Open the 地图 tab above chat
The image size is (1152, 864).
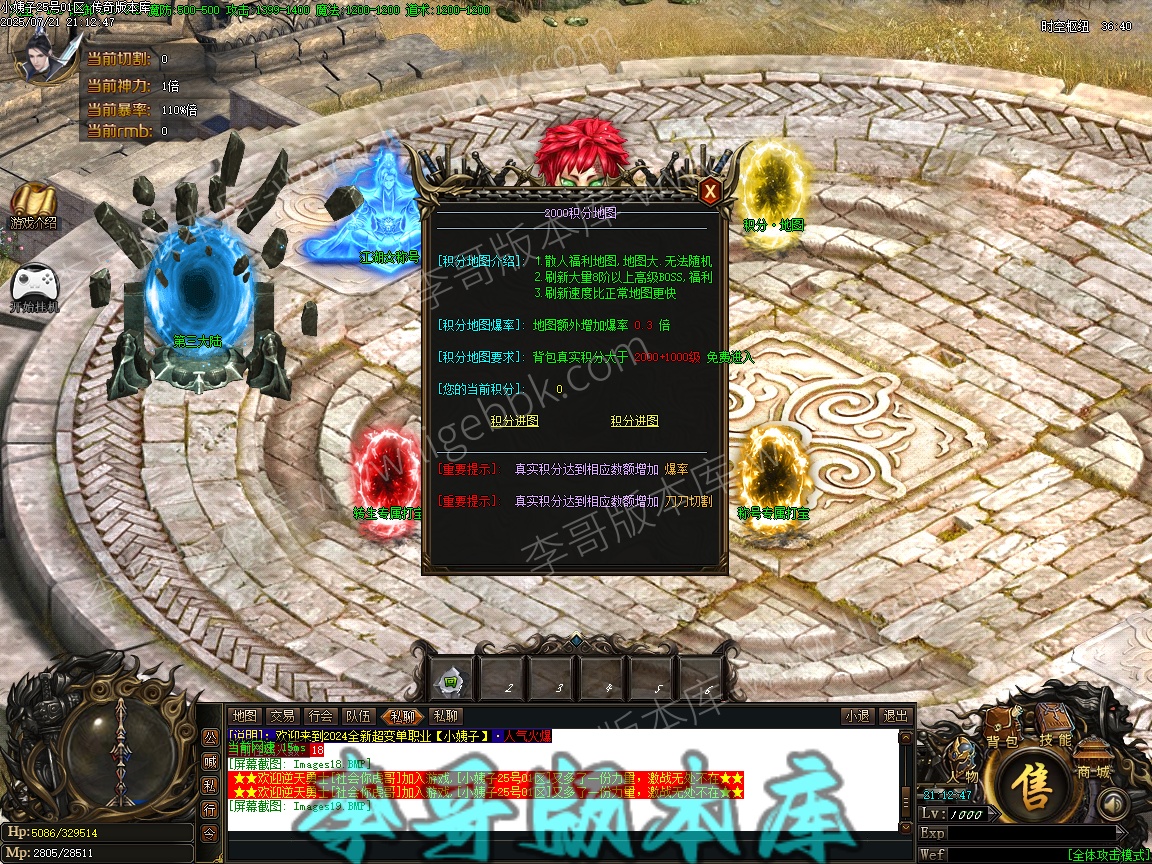(244, 716)
